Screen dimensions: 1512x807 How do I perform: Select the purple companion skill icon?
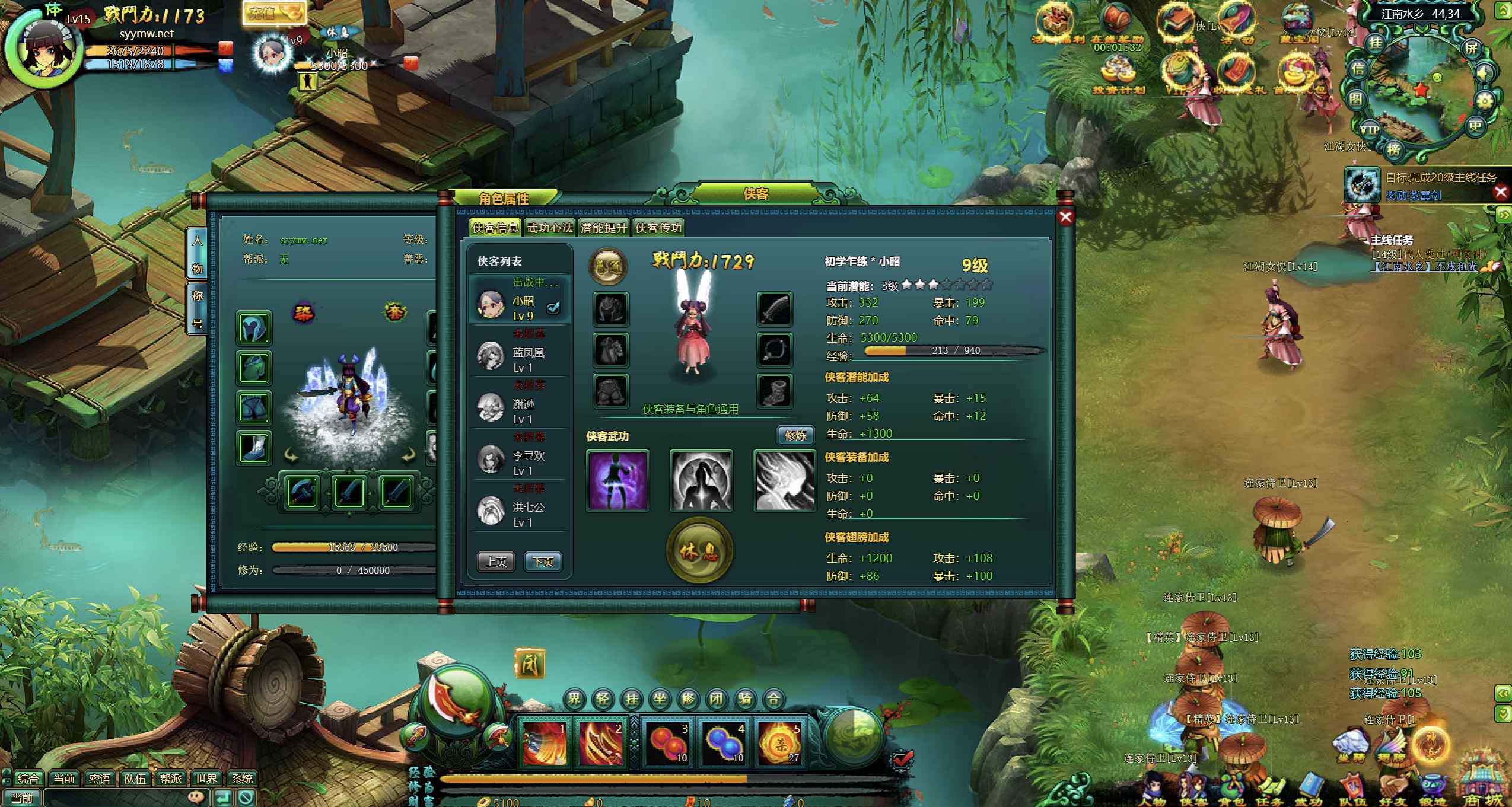[x=617, y=480]
